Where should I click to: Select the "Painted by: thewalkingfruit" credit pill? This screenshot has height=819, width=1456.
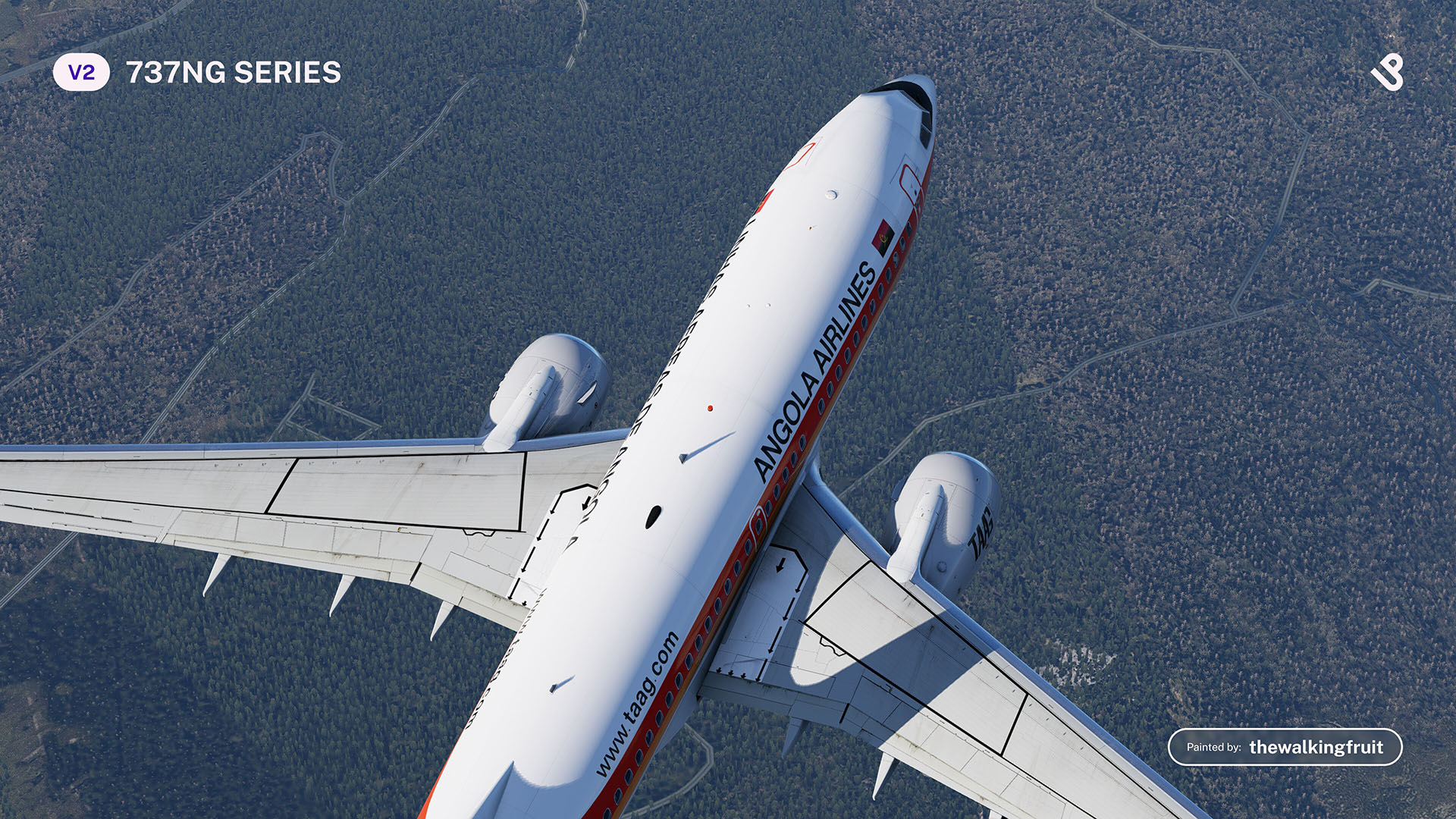point(1285,747)
